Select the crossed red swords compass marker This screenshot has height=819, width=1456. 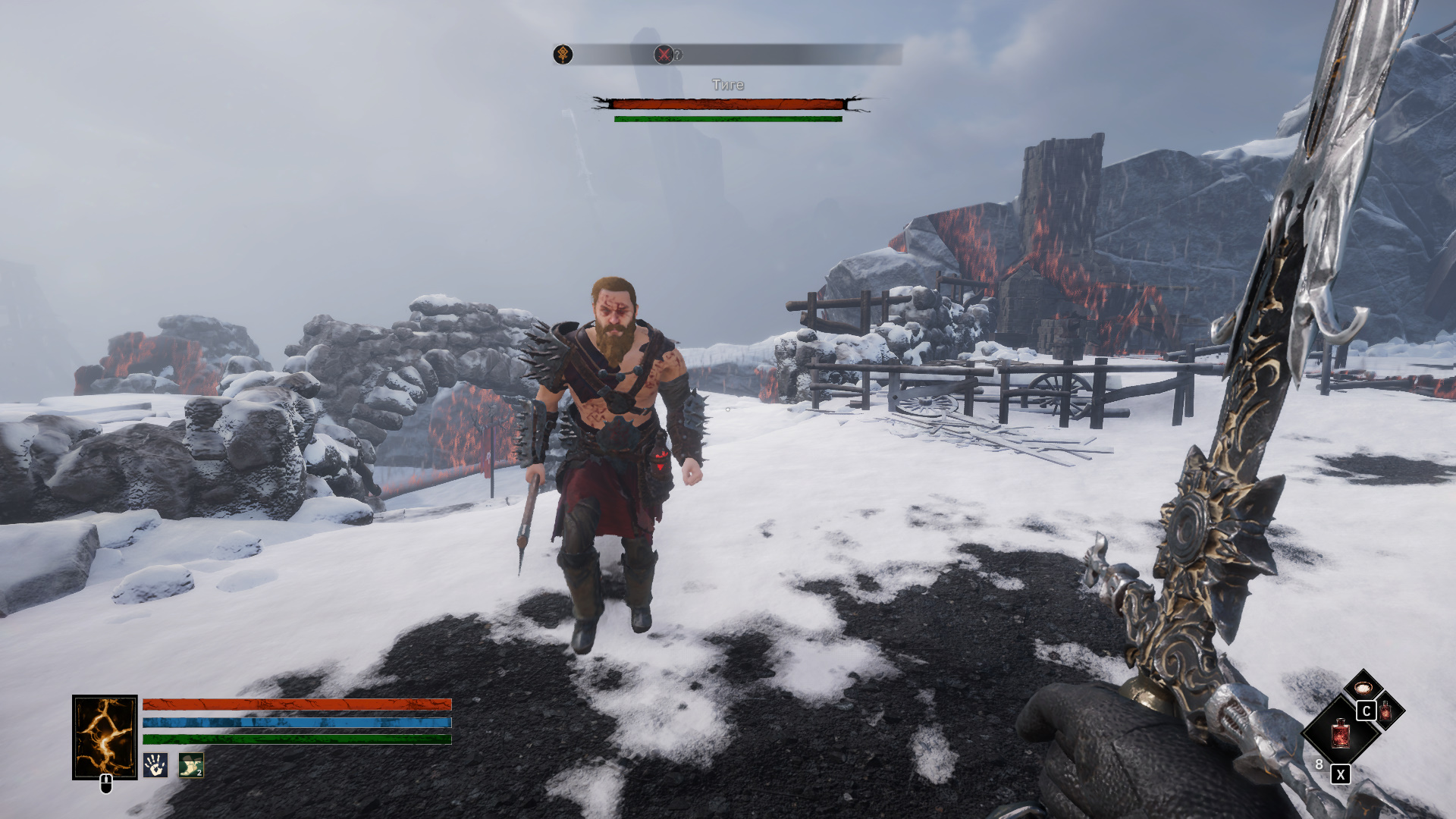pyautogui.click(x=664, y=55)
